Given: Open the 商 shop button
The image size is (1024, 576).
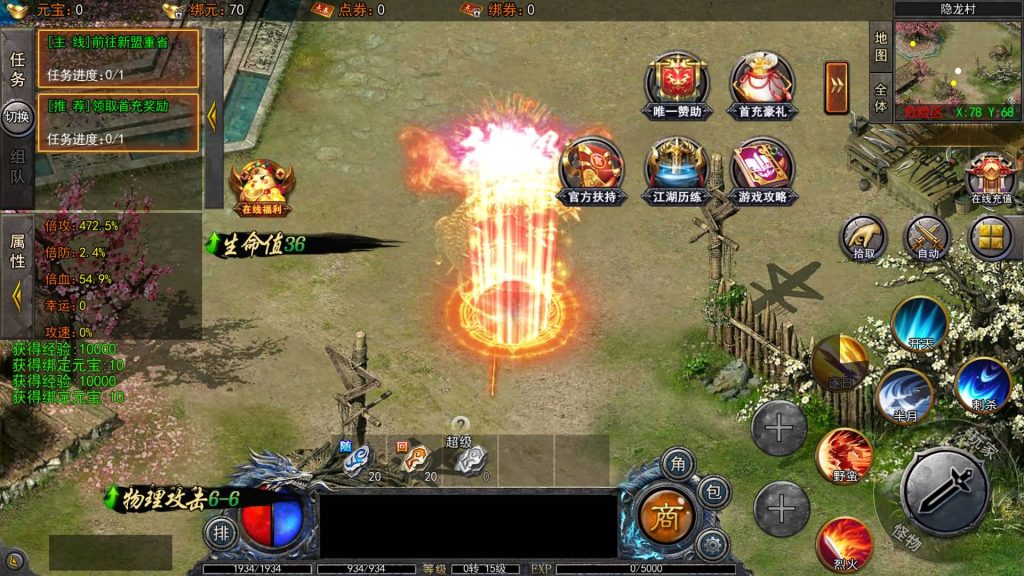Looking at the screenshot, I should [x=665, y=516].
